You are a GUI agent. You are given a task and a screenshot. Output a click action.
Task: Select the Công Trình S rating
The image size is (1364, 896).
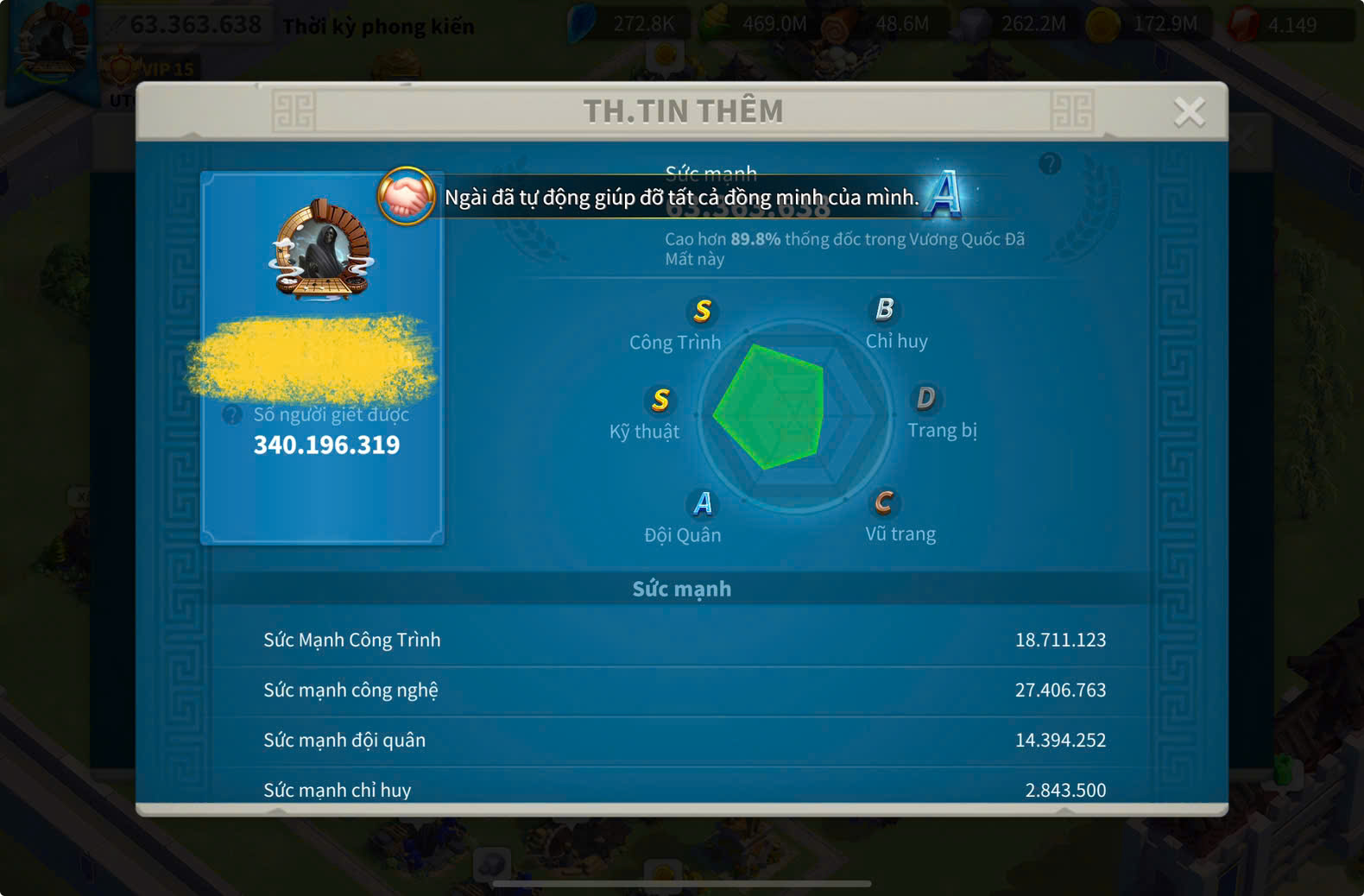pos(702,311)
